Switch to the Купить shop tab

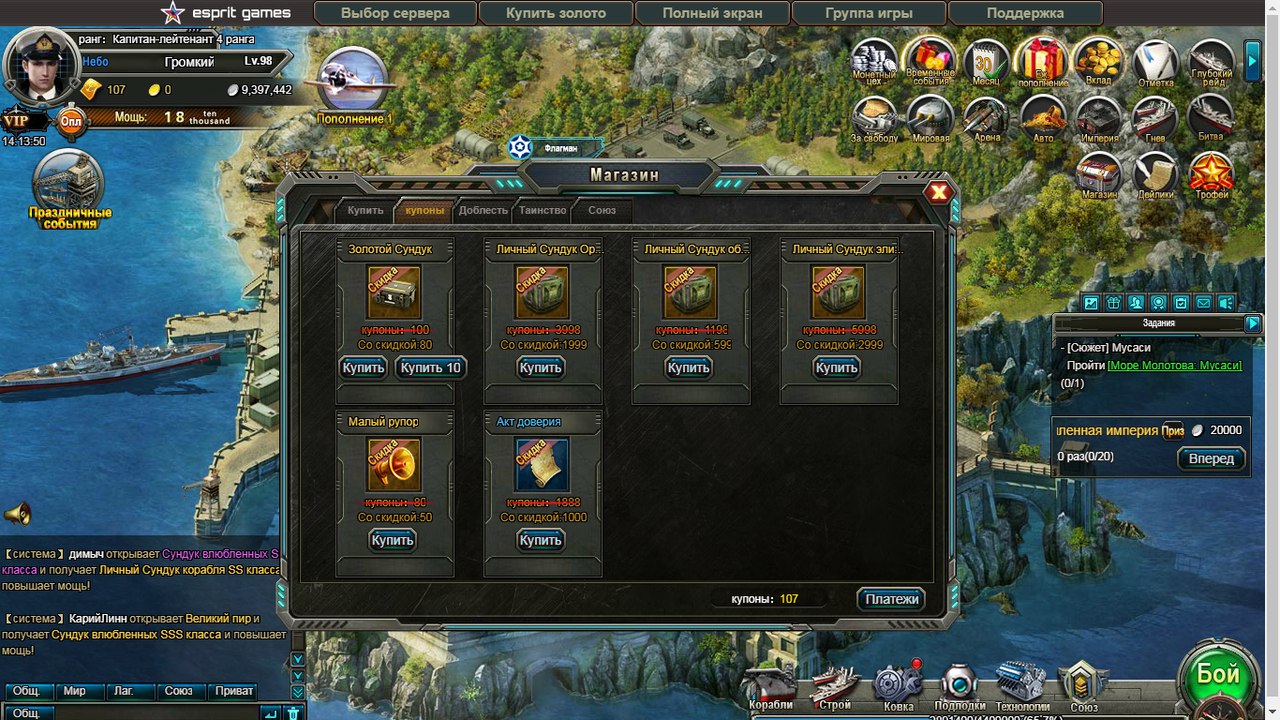point(365,211)
